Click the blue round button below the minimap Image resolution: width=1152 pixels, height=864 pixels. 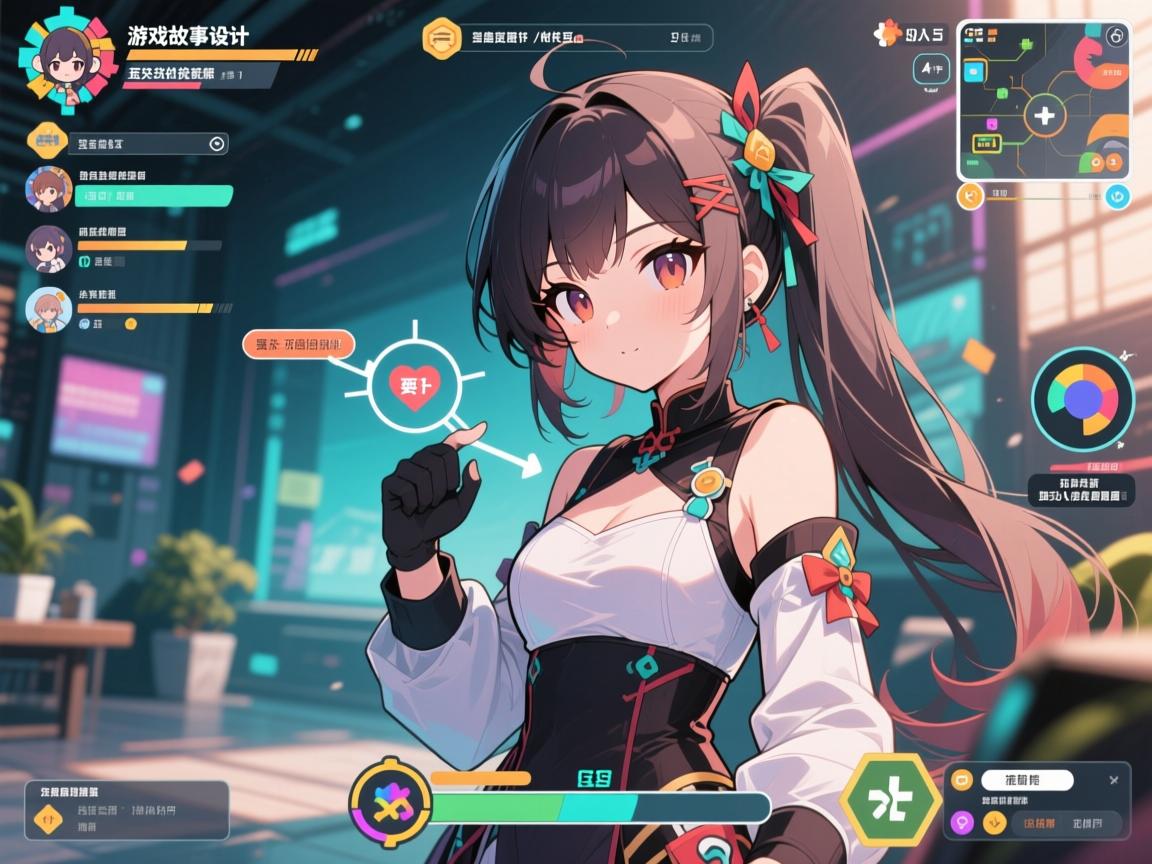coord(1117,196)
